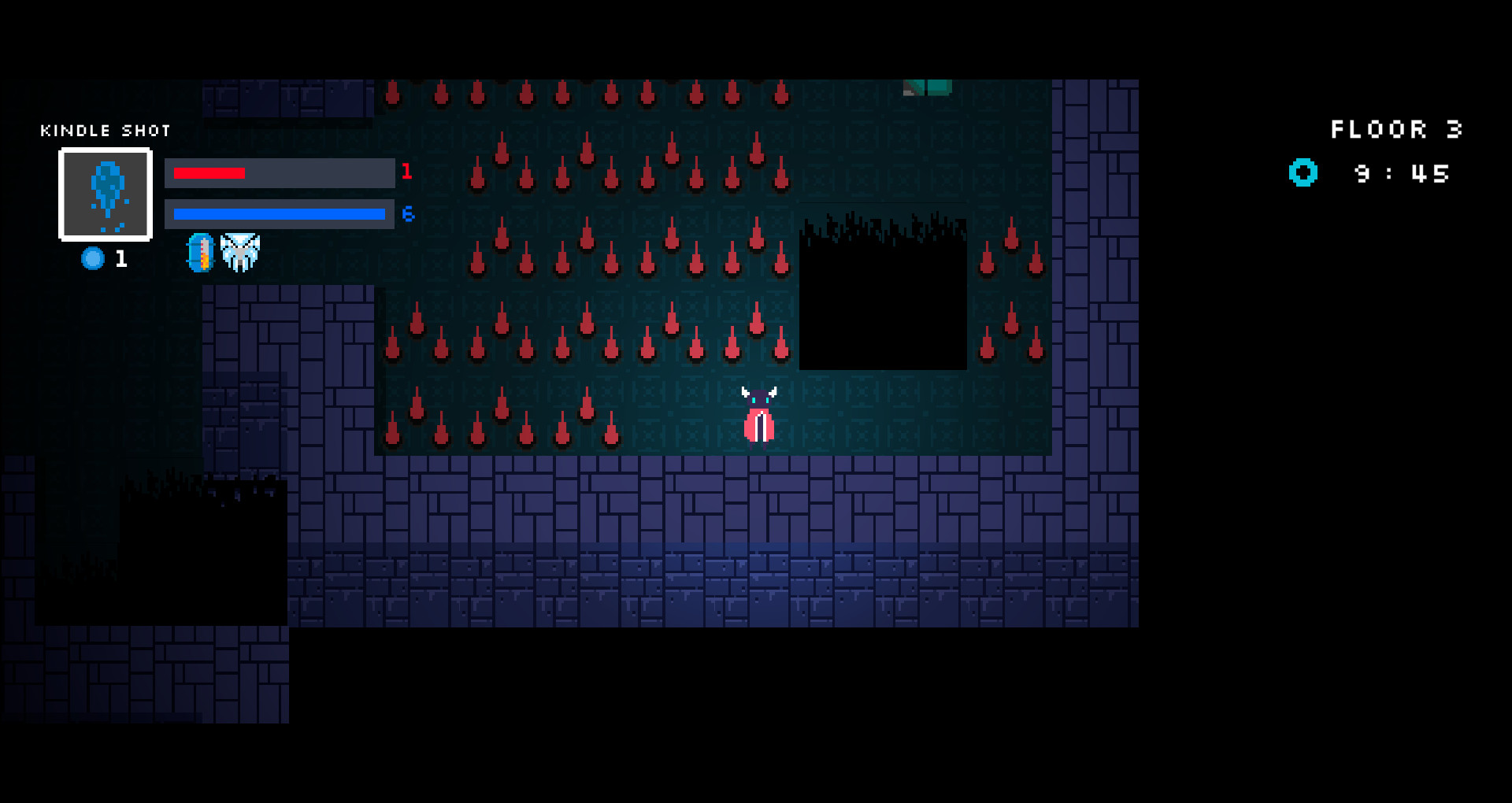The height and width of the screenshot is (803, 1512).
Task: Expand the FLOOR 3 header display
Action: click(x=1395, y=129)
